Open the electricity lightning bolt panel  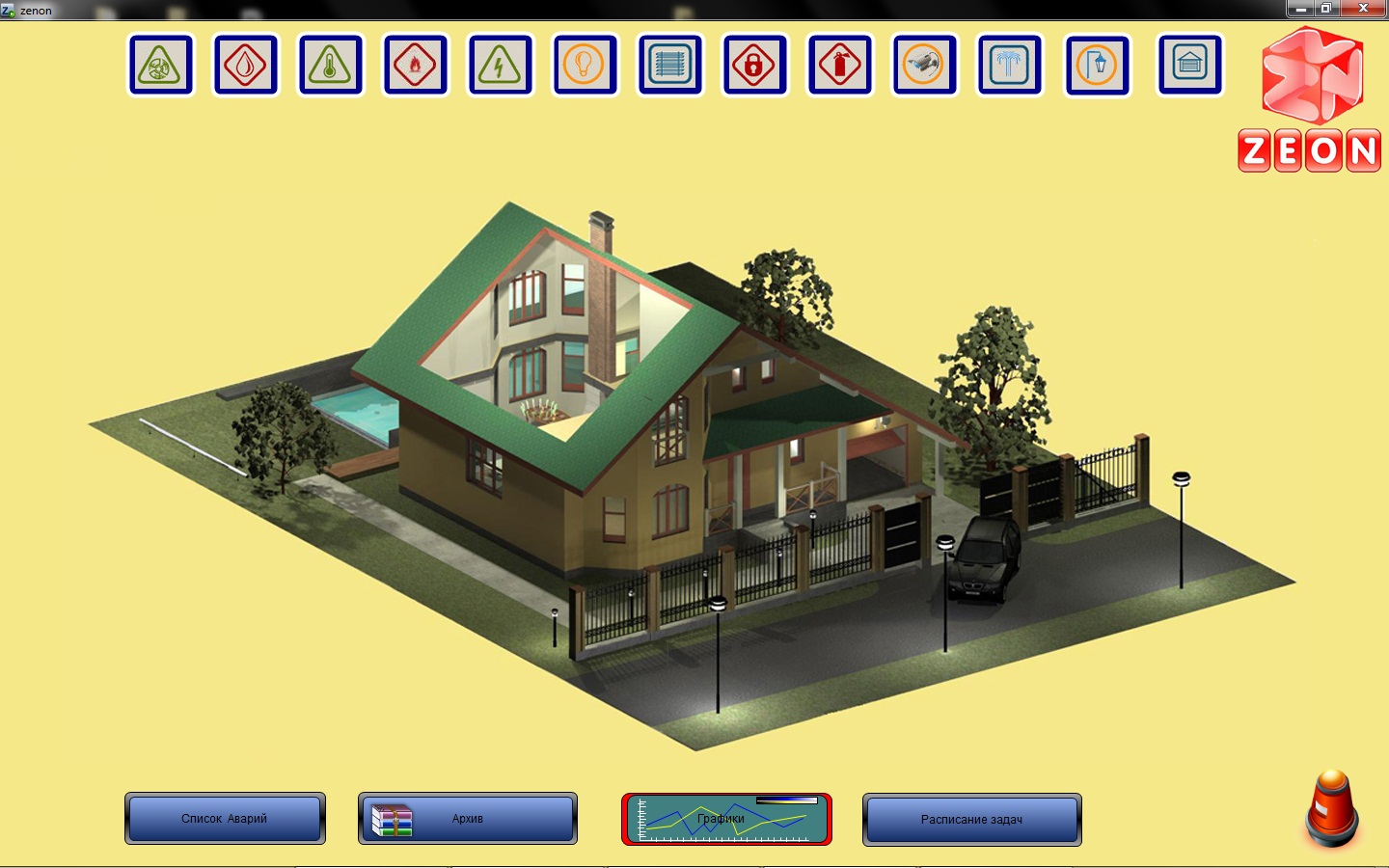pyautogui.click(x=500, y=66)
